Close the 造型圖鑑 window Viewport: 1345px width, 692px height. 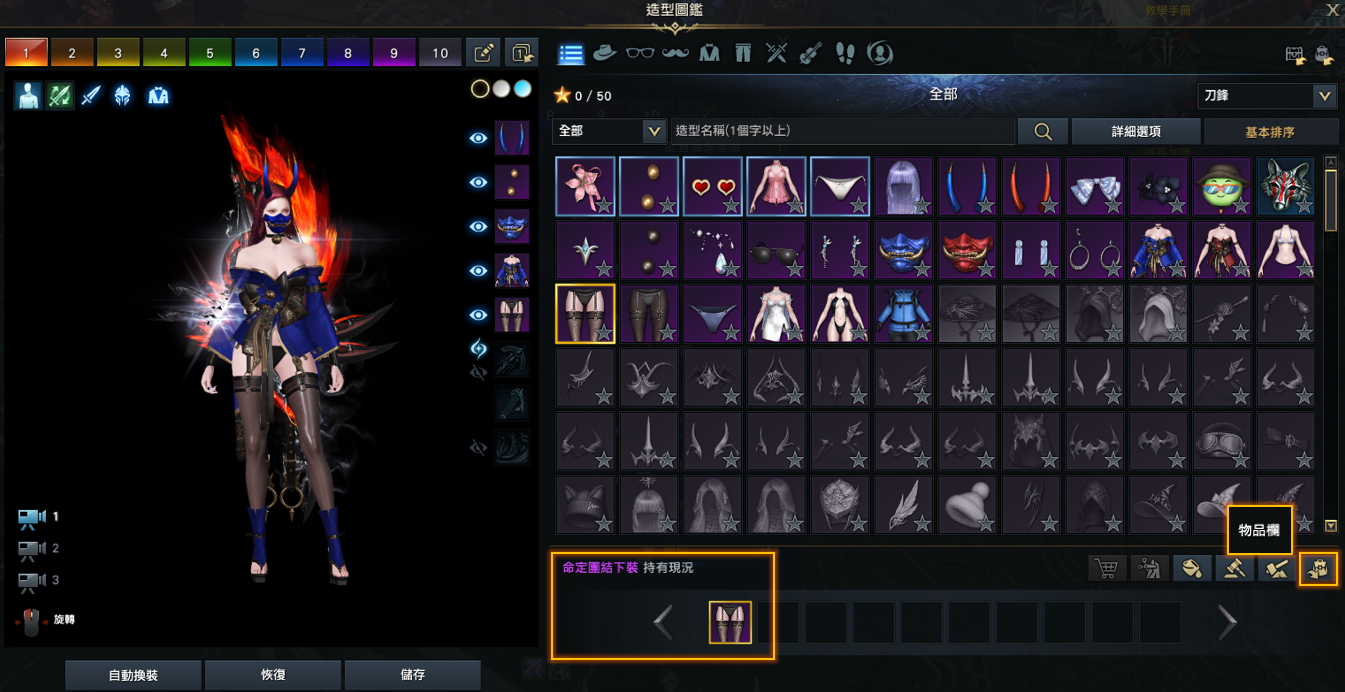(1332, 10)
